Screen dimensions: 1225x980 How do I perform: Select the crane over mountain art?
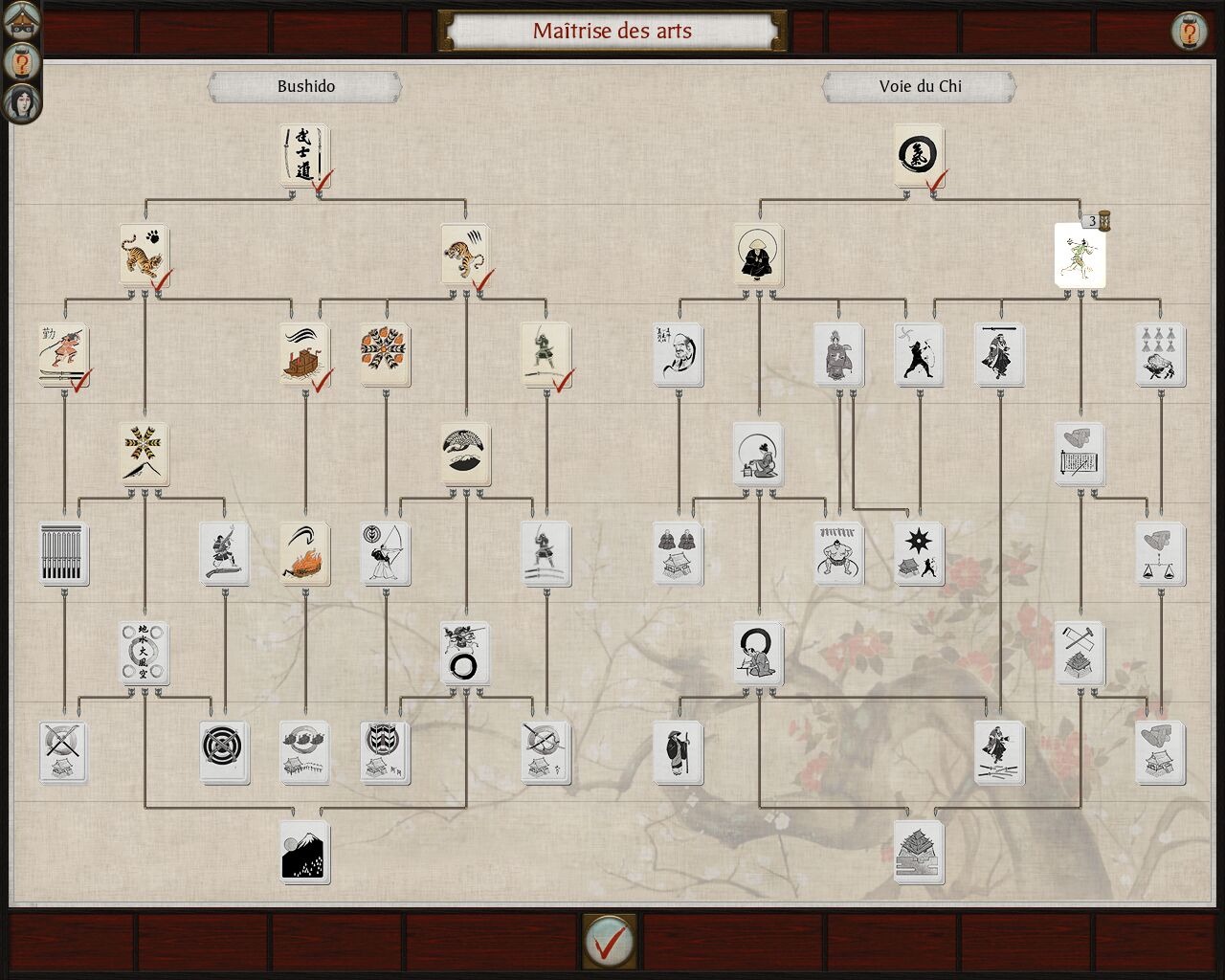[x=466, y=454]
